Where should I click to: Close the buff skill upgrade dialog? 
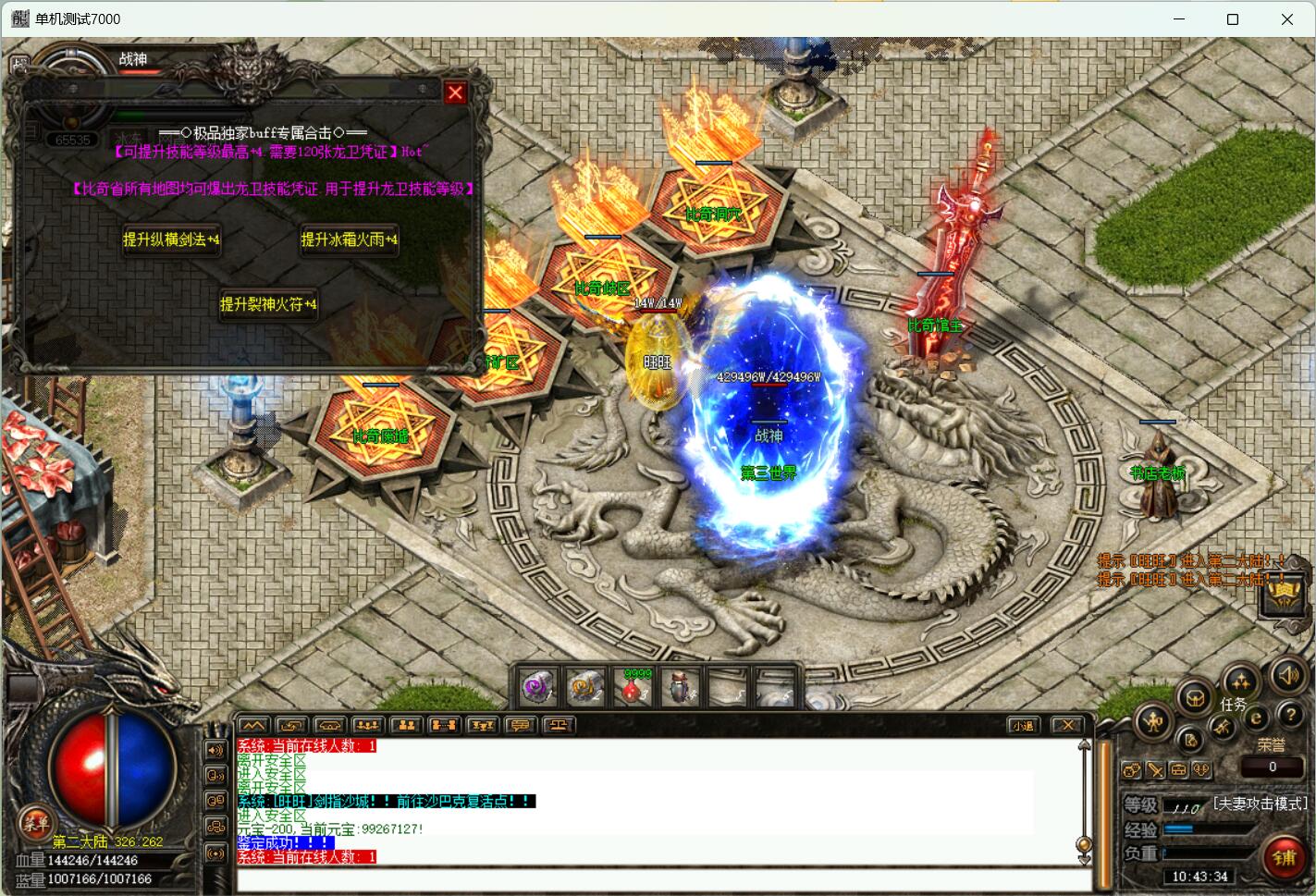(455, 92)
